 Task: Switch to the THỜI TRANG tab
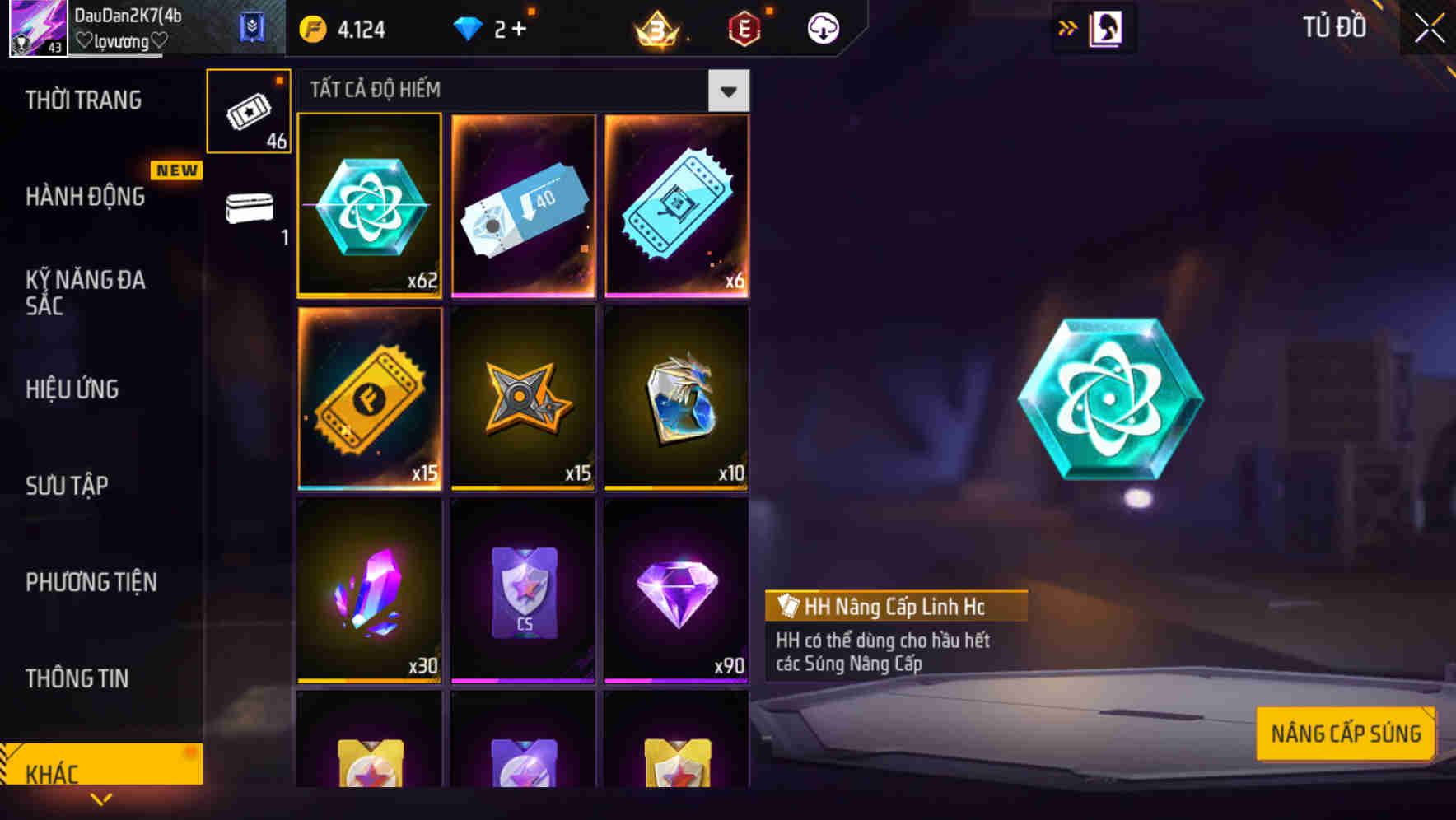[82, 100]
